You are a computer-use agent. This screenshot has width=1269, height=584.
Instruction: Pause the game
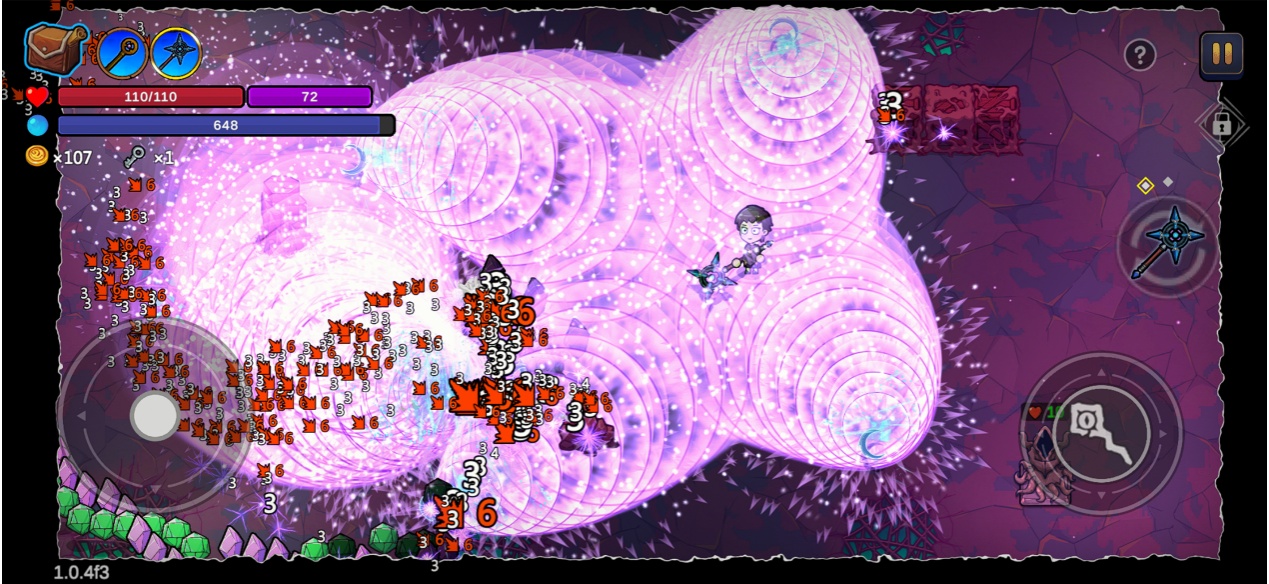[x=1221, y=54]
